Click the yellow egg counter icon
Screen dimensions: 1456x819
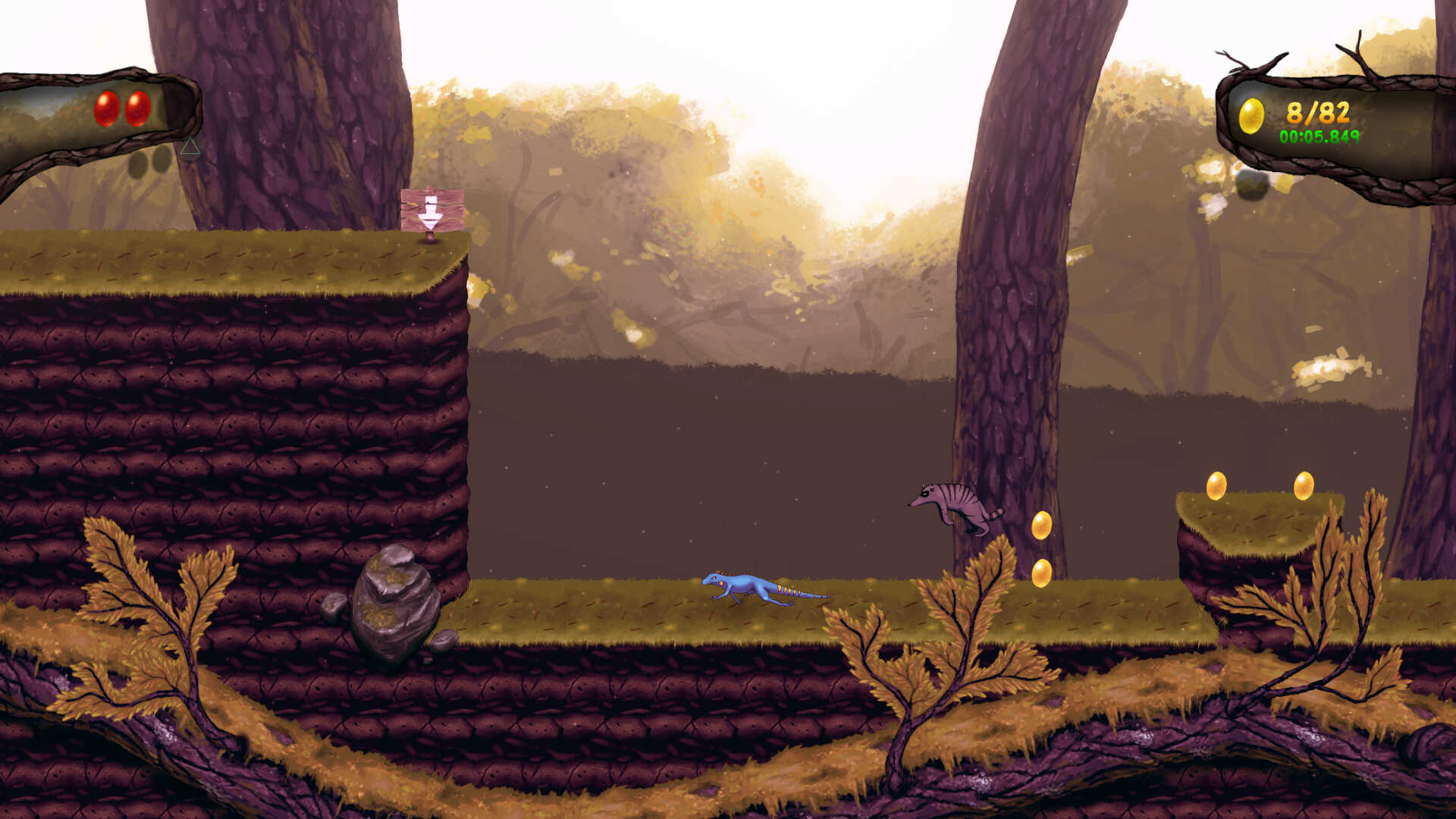[x=1250, y=115]
